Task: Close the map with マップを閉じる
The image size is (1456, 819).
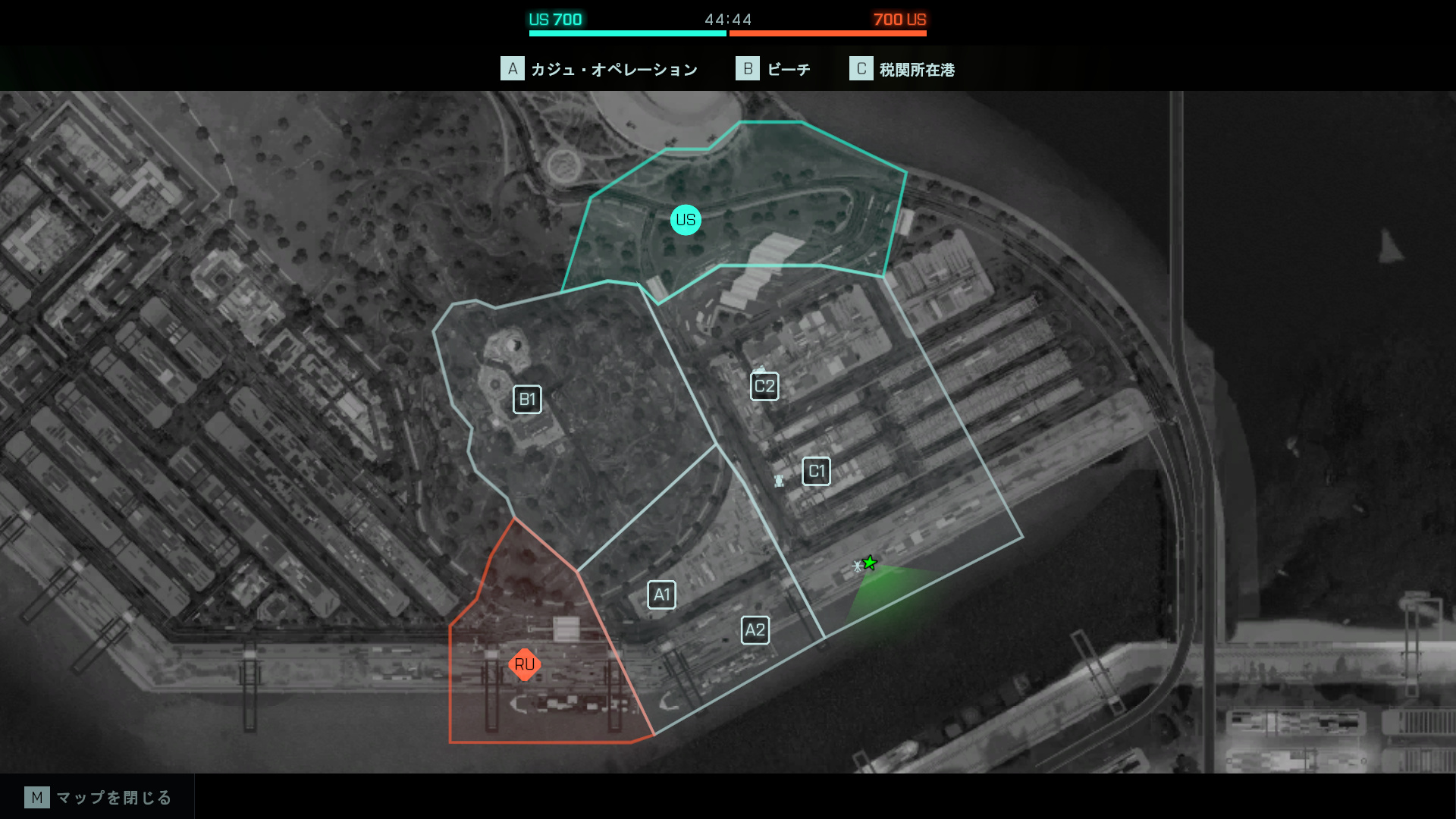Action: (98, 797)
